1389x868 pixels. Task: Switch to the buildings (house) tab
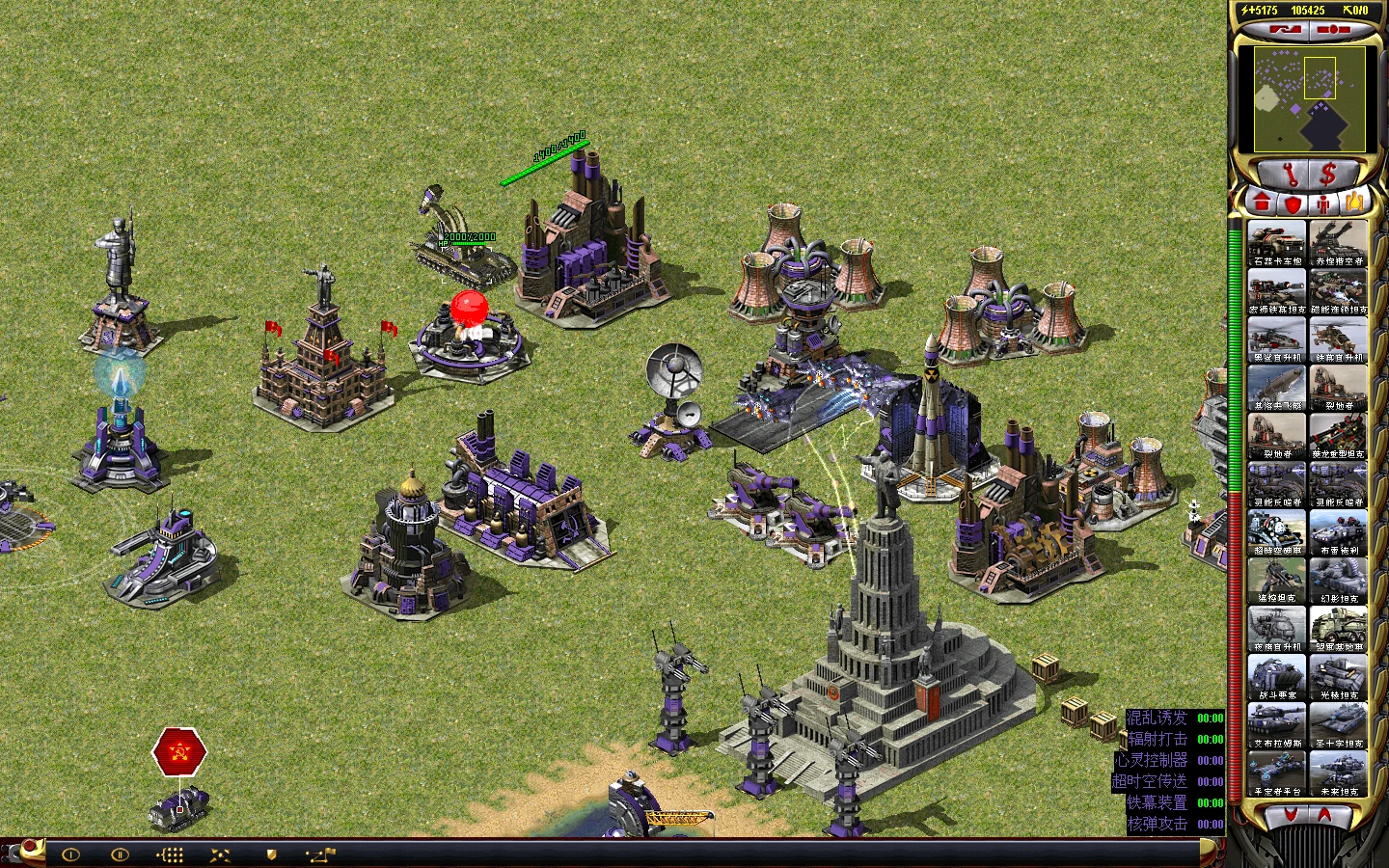tap(1262, 203)
